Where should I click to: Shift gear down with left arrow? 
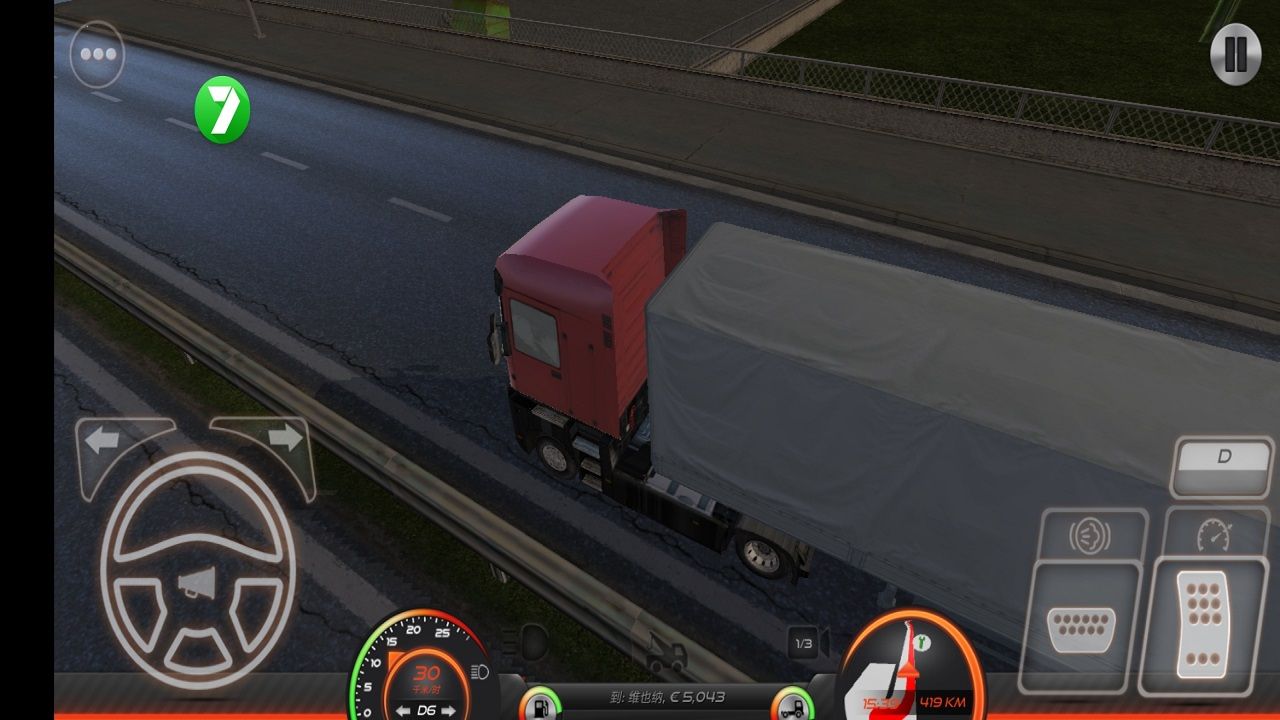coord(402,710)
